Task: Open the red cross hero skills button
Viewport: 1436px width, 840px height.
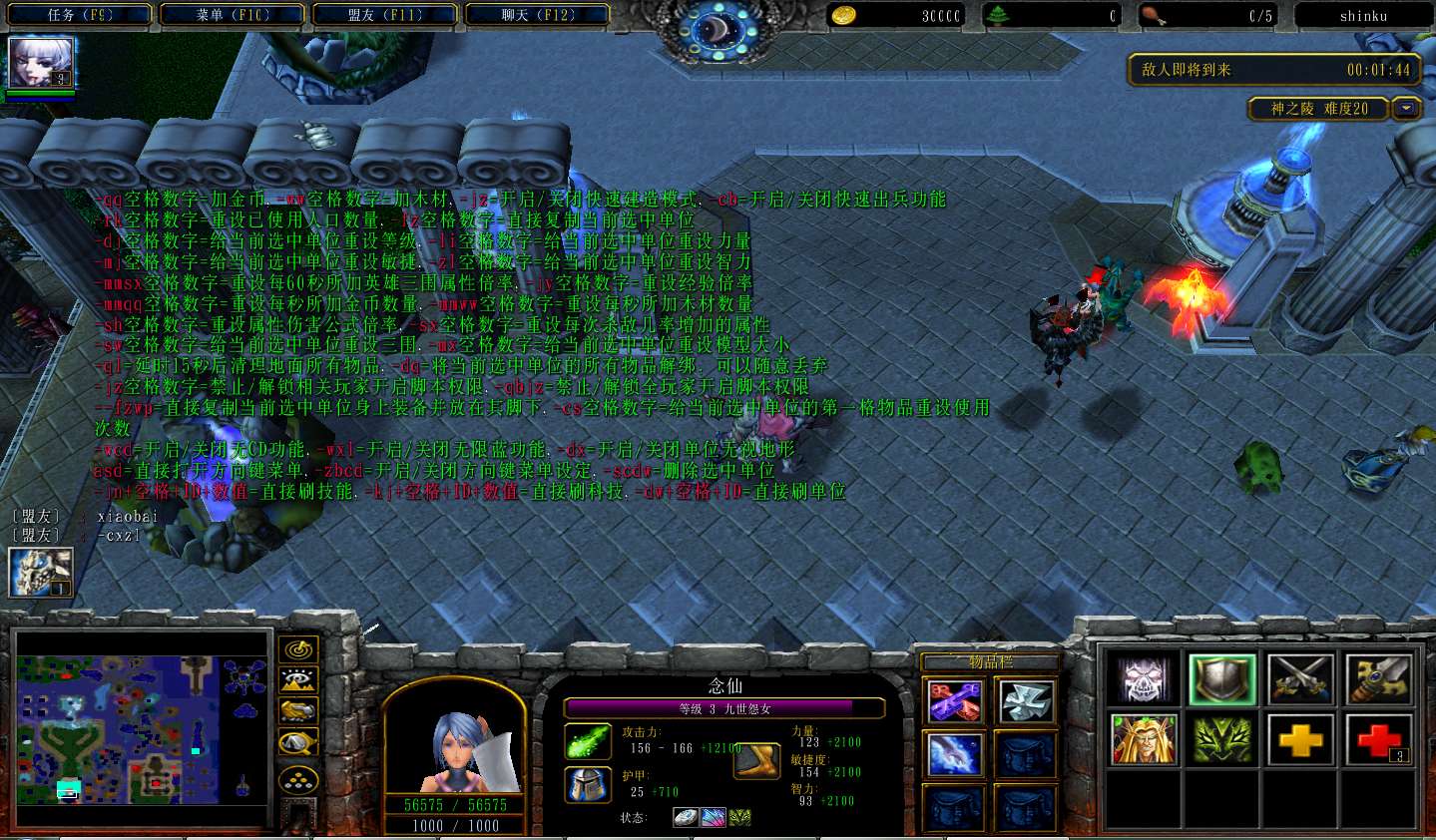Action: 1380,740
